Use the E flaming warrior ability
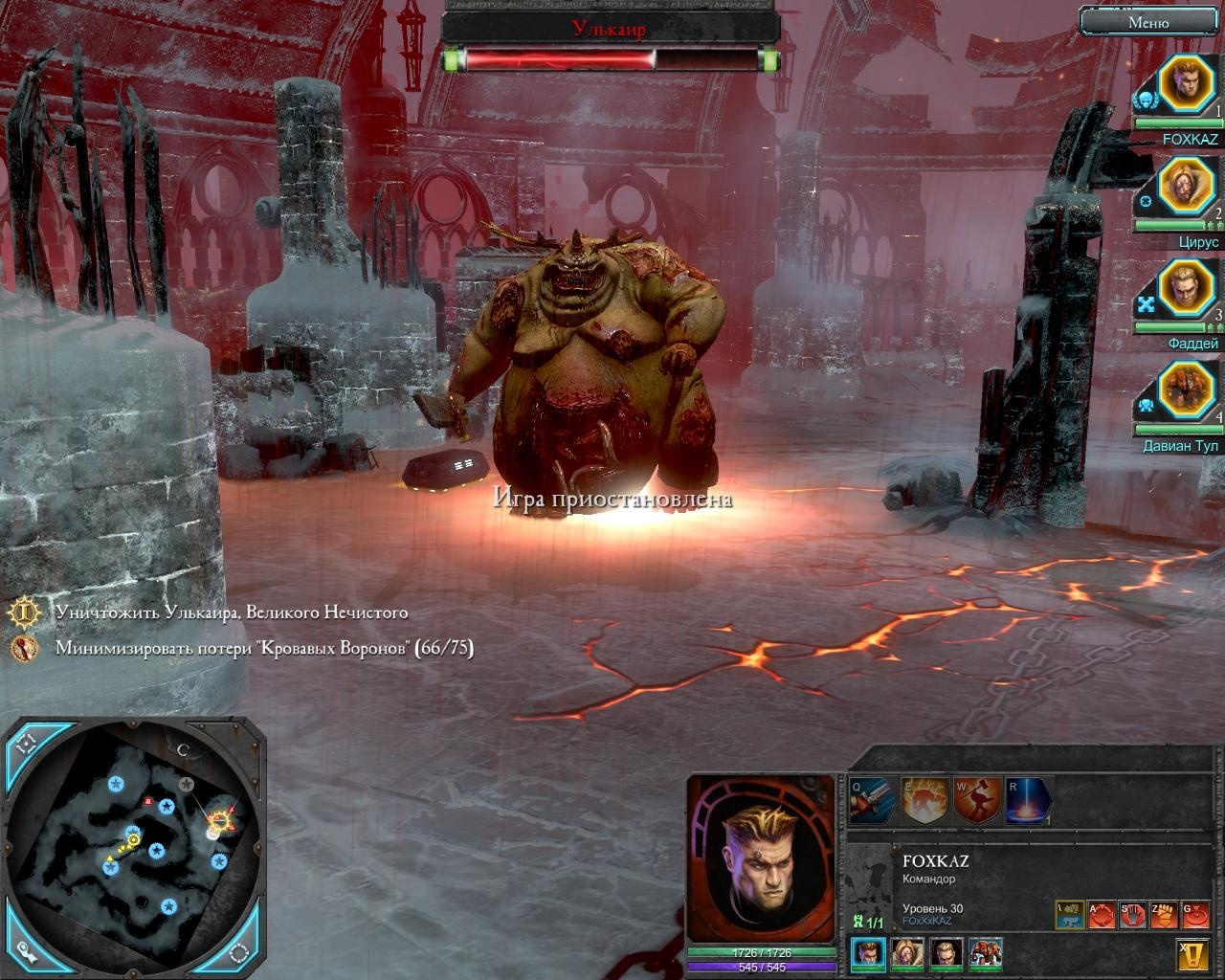The width and height of the screenshot is (1225, 980). (924, 801)
